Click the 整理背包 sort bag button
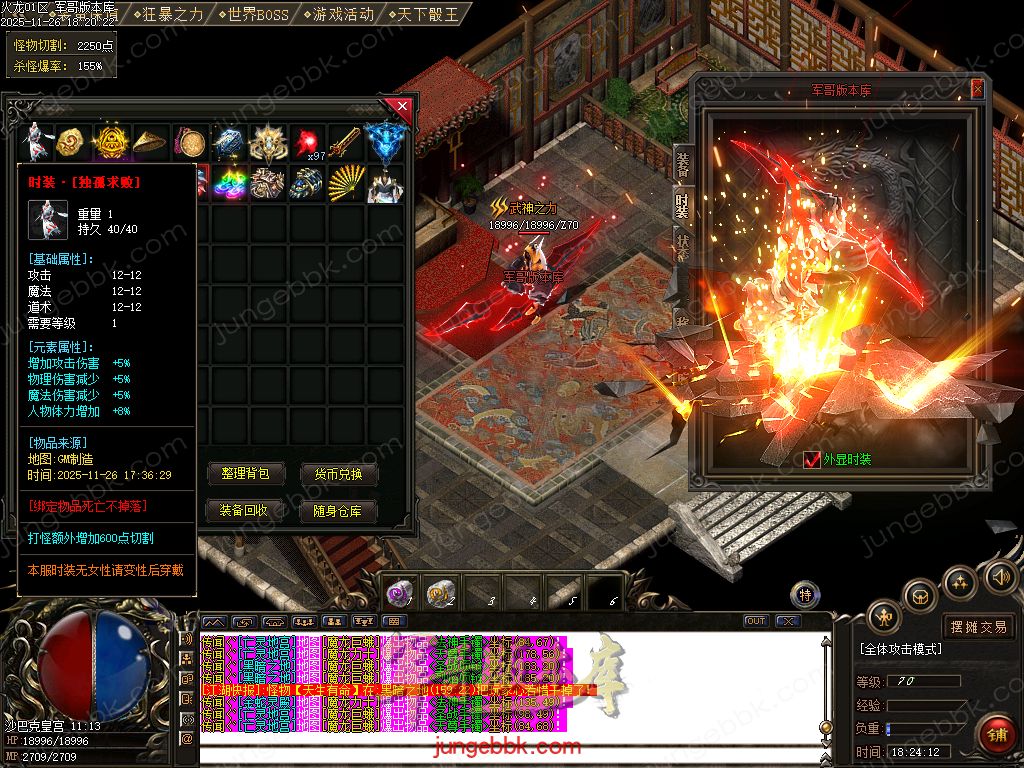This screenshot has height=768, width=1024. click(246, 474)
